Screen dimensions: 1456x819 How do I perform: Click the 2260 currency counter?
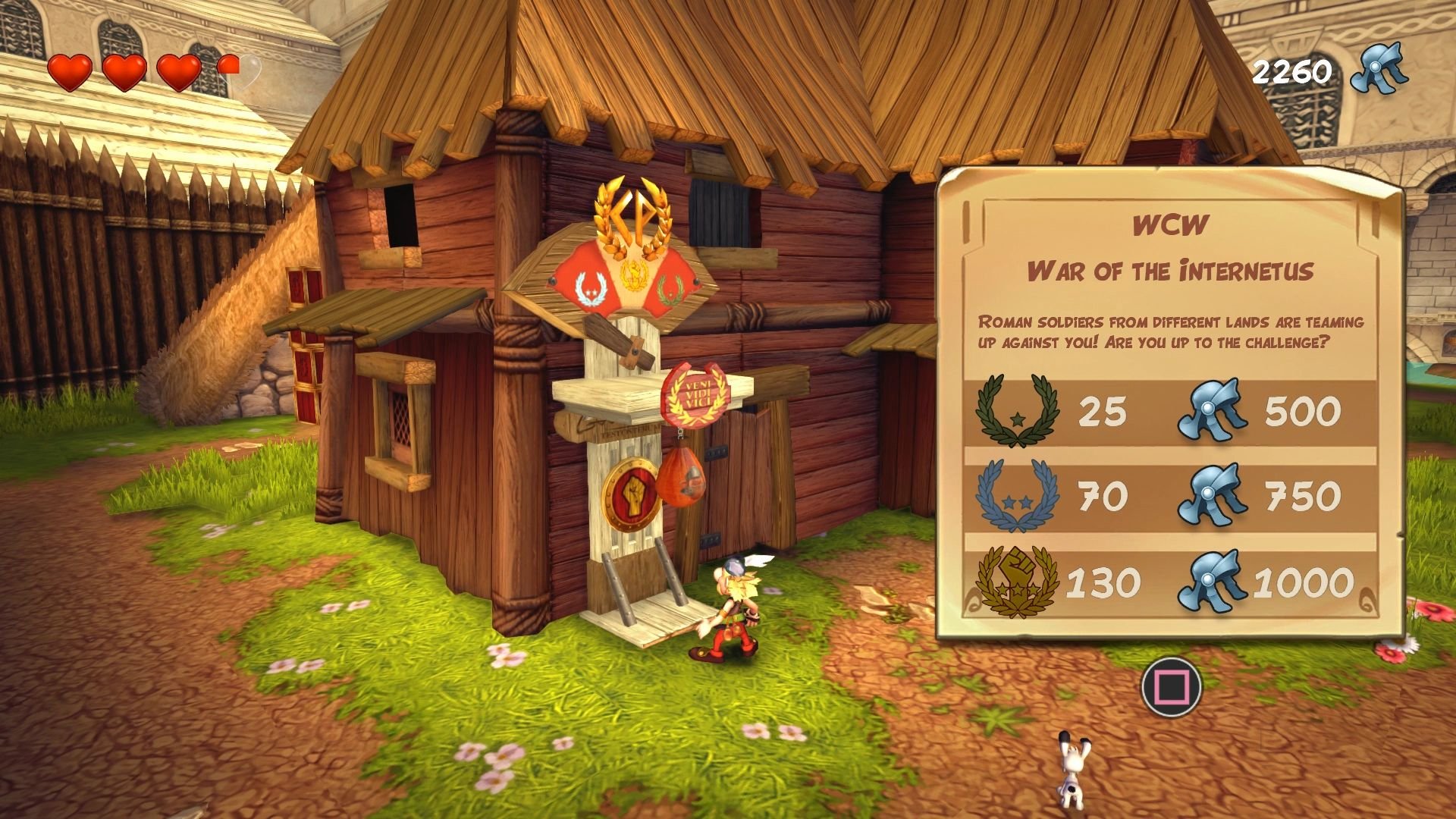click(x=1294, y=72)
